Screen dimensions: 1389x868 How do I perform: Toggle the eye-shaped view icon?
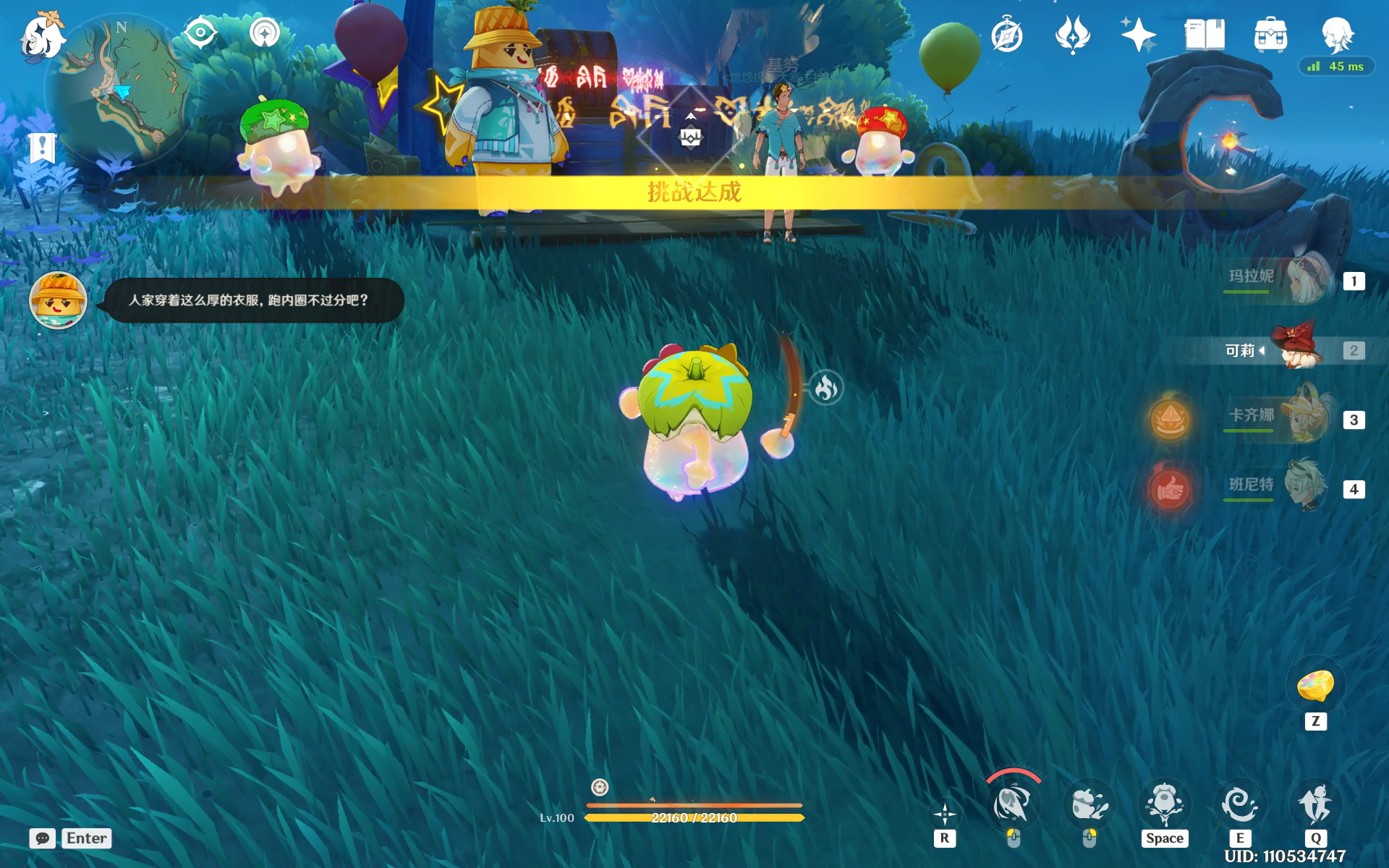(x=200, y=33)
